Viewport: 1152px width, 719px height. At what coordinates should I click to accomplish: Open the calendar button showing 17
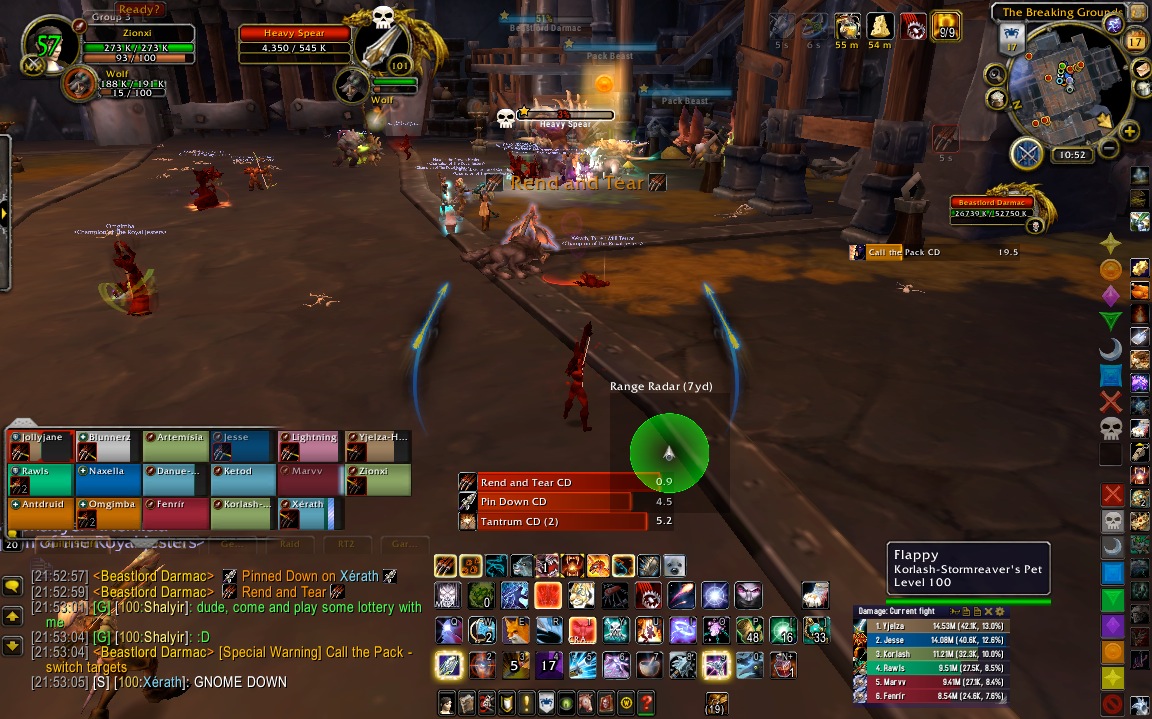pos(1135,42)
